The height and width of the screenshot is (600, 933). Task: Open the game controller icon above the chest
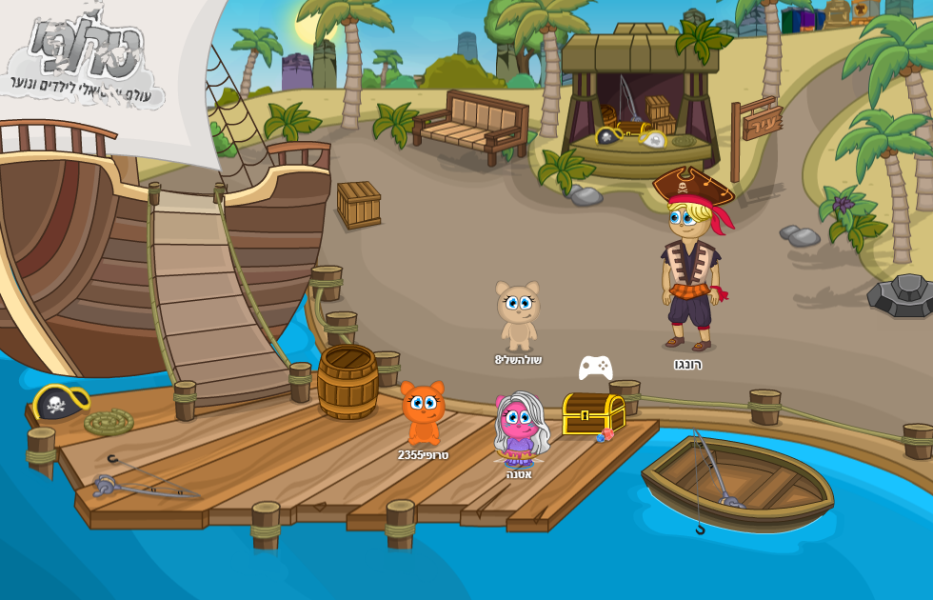[595, 367]
